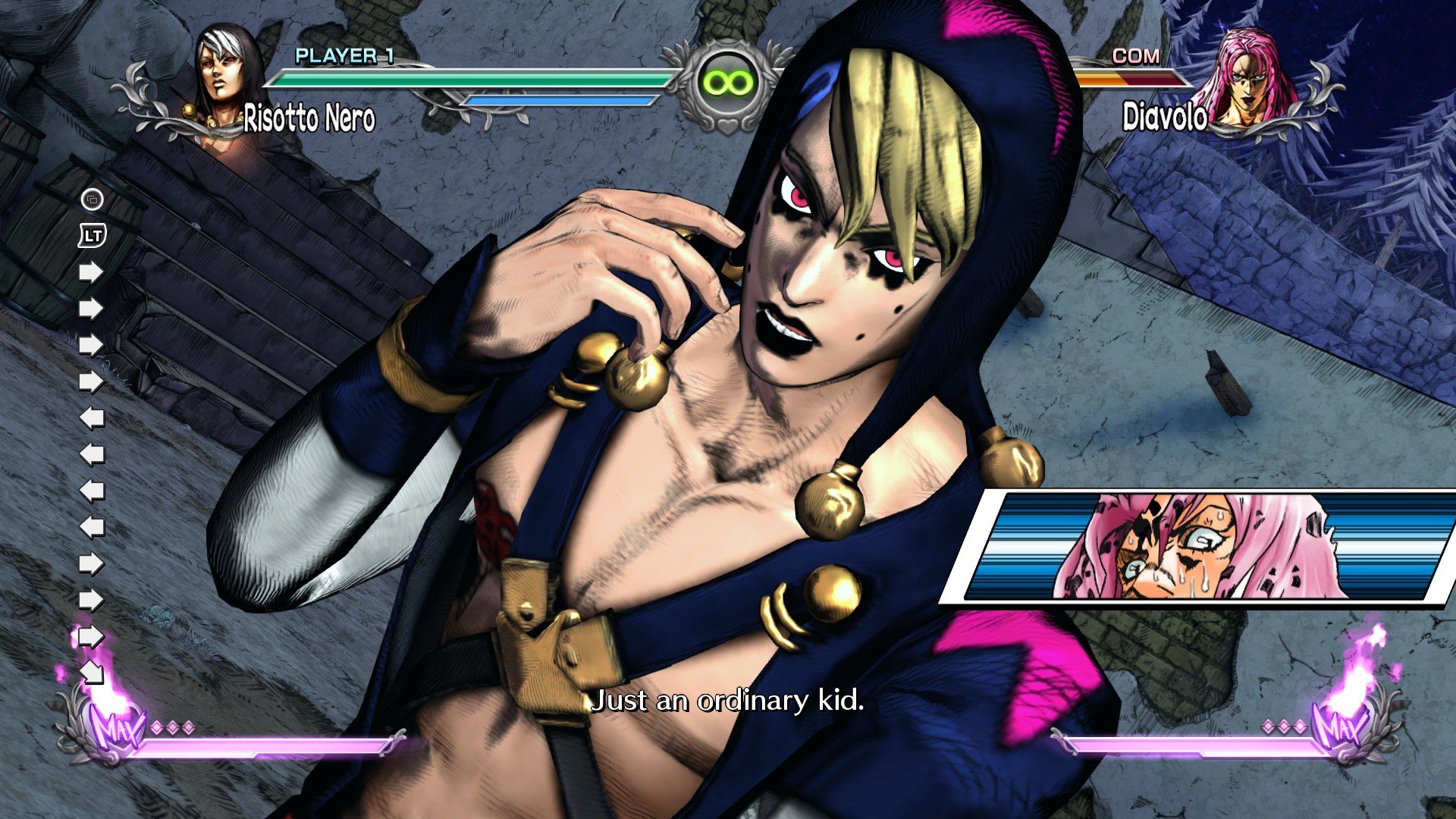Select the Diavolo name text
The image size is (1456, 819).
click(x=1166, y=116)
